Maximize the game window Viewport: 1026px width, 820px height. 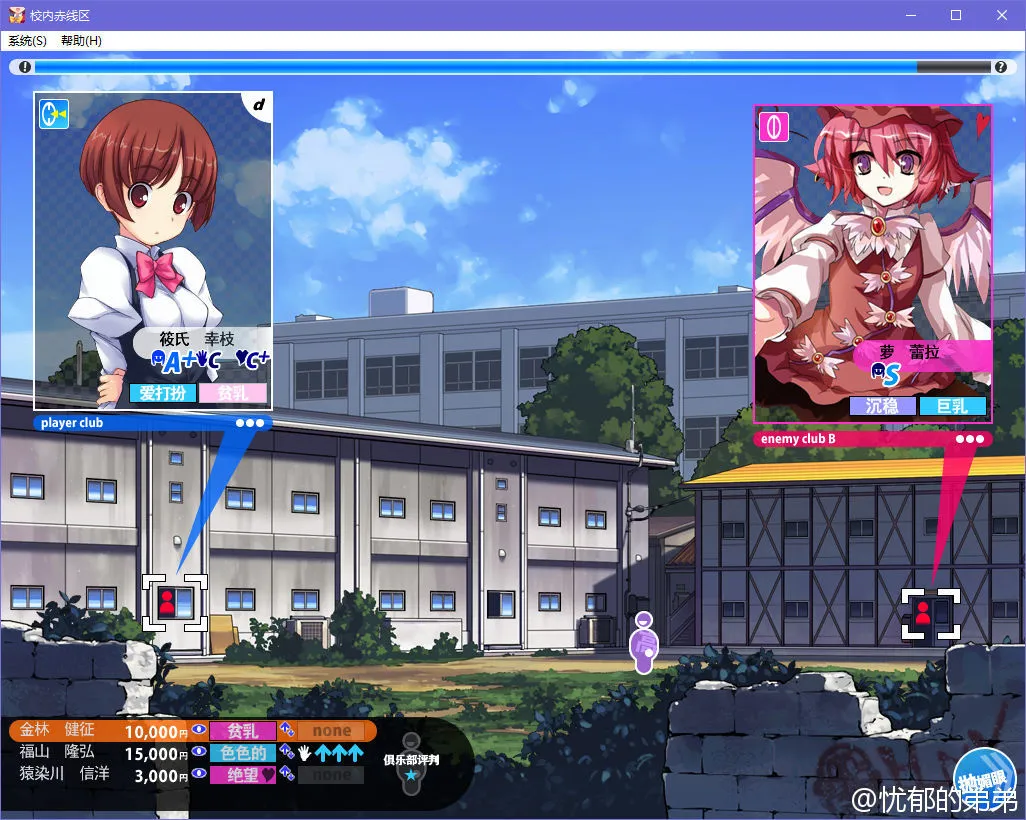coord(956,15)
